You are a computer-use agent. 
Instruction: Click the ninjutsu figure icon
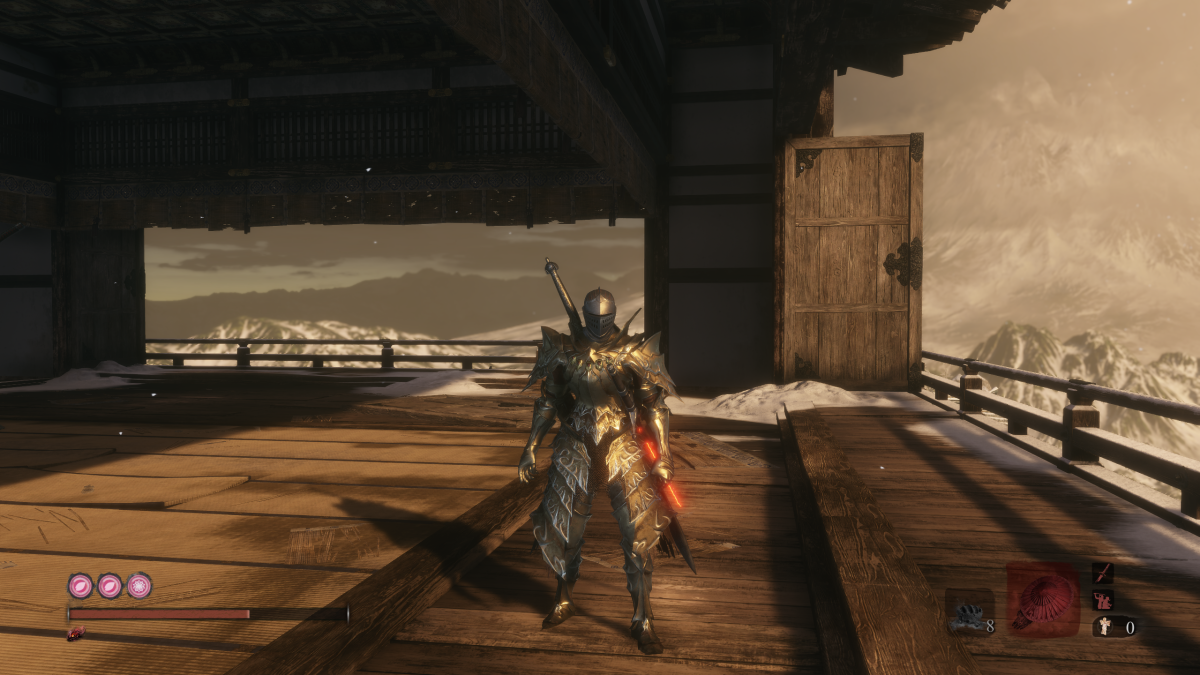(1104, 600)
